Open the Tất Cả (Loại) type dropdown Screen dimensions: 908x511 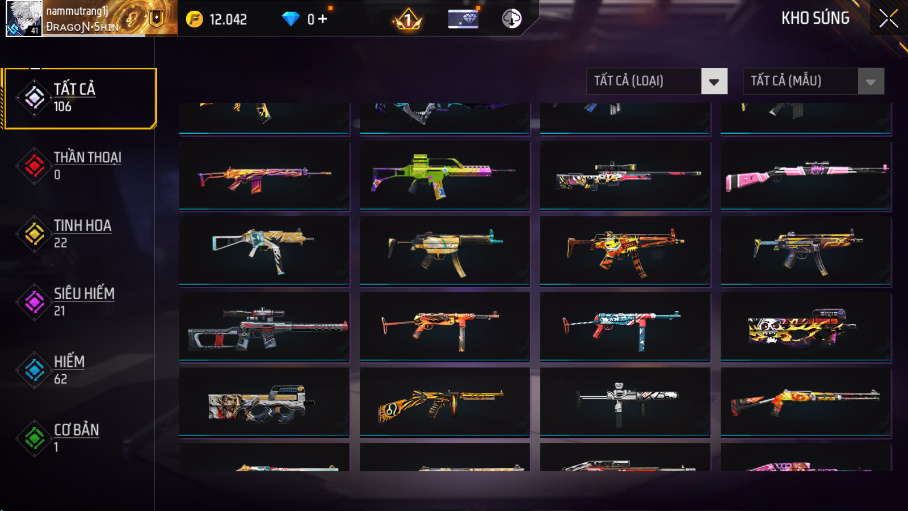point(656,81)
